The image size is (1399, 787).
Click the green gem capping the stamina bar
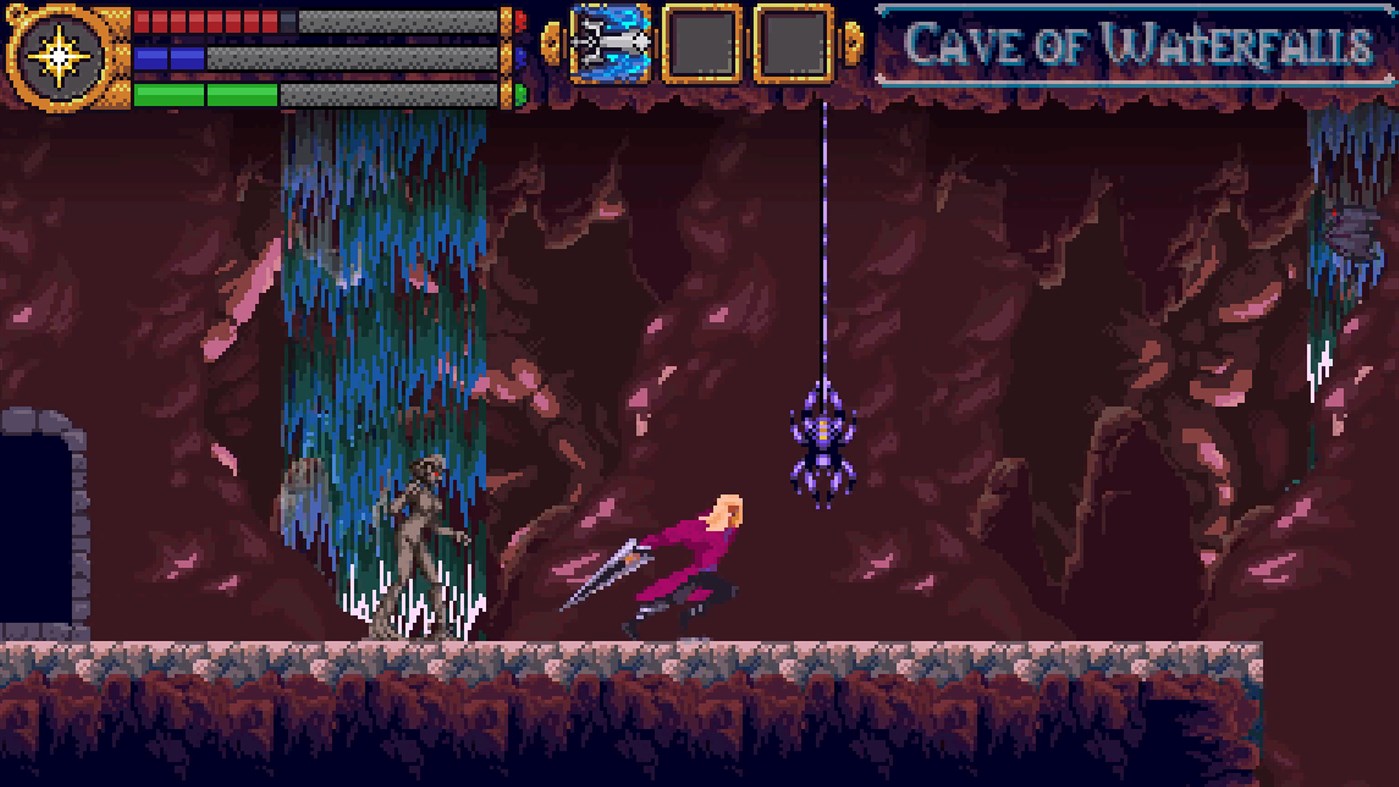tap(519, 92)
